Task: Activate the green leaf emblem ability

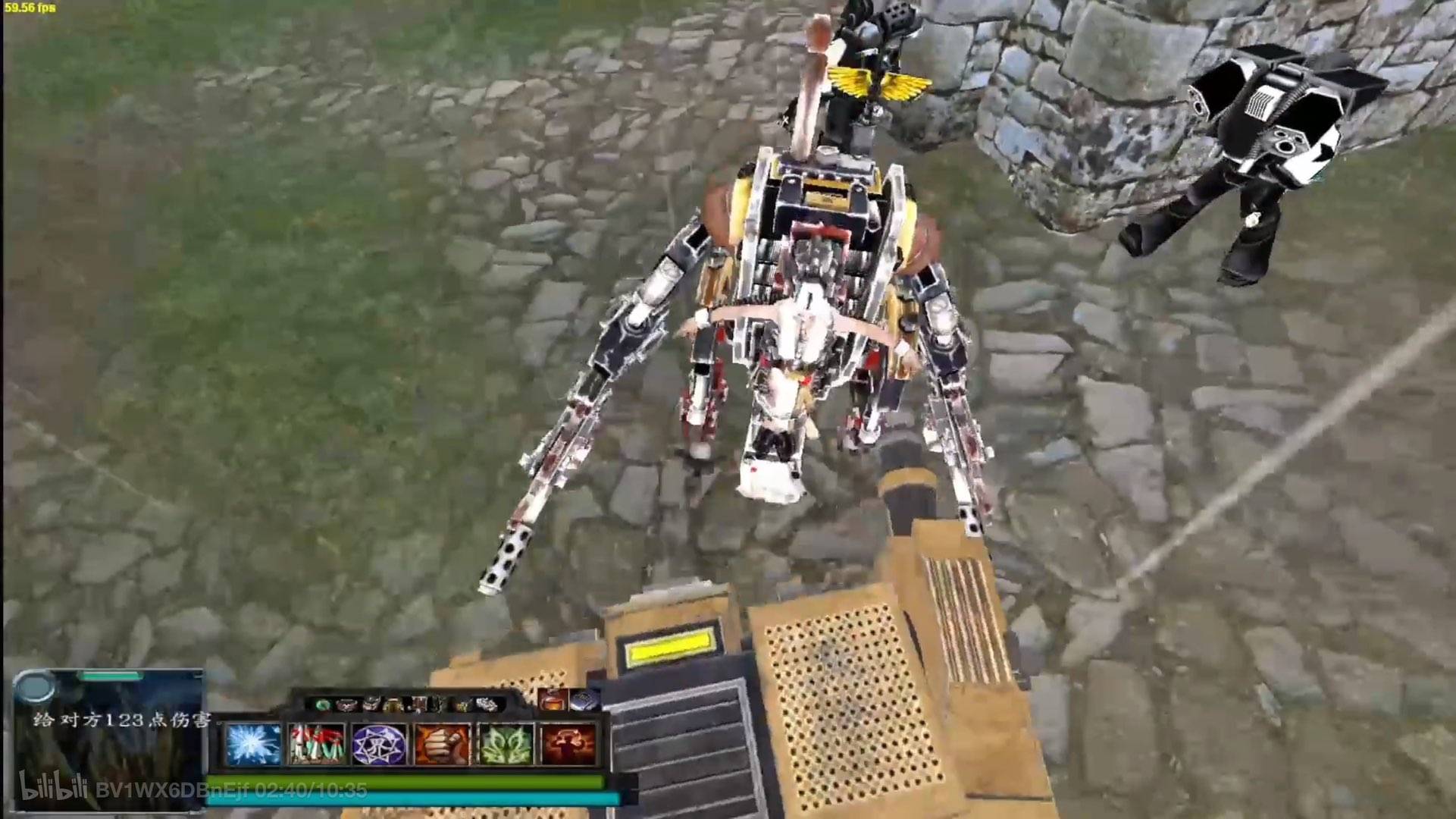Action: [x=506, y=744]
